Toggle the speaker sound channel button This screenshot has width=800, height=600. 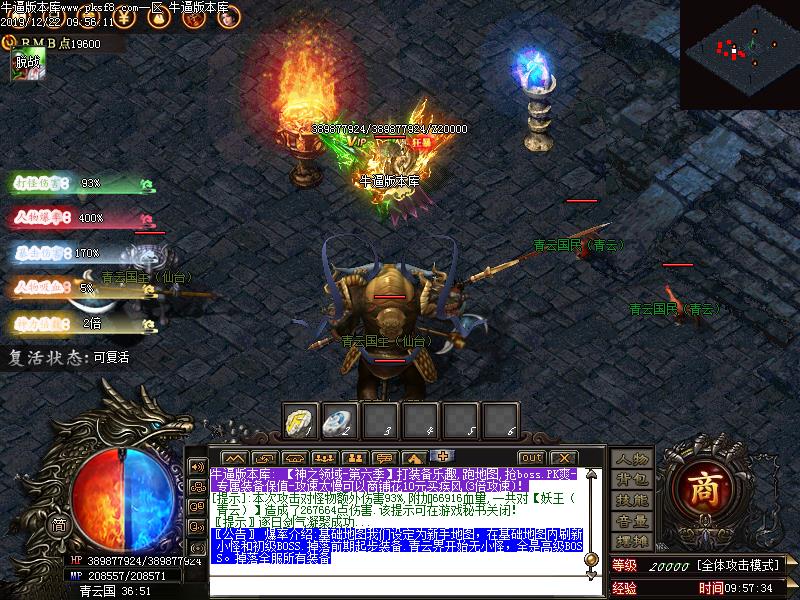click(196, 467)
